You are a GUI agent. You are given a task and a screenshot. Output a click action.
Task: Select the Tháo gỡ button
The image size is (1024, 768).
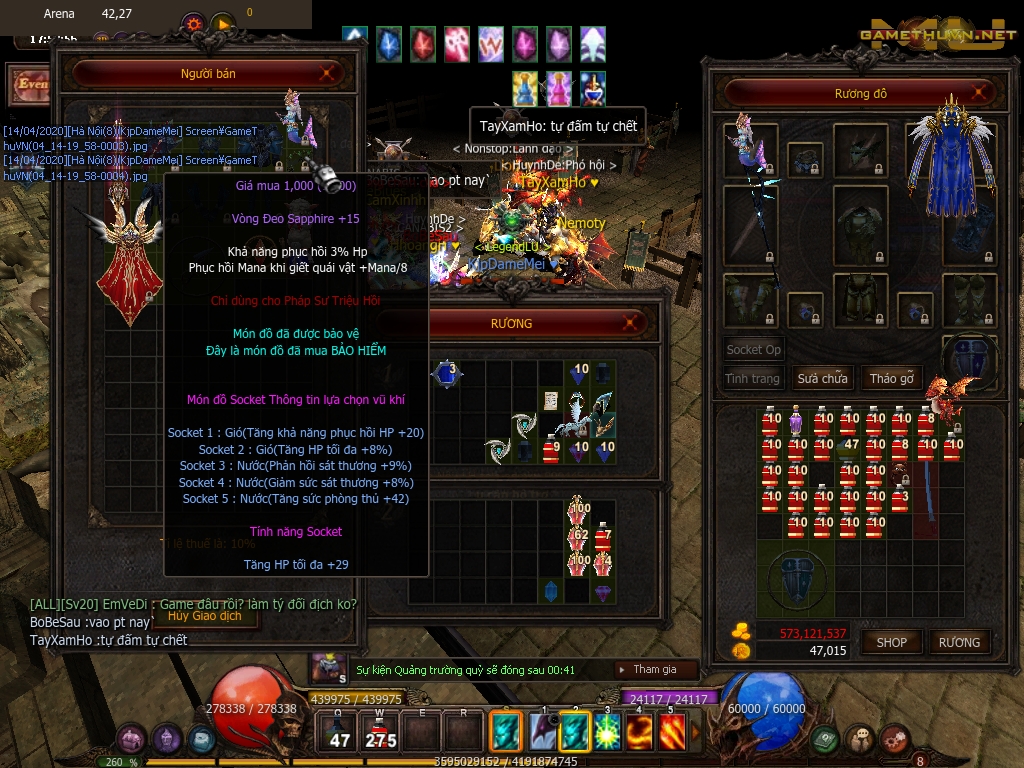892,379
